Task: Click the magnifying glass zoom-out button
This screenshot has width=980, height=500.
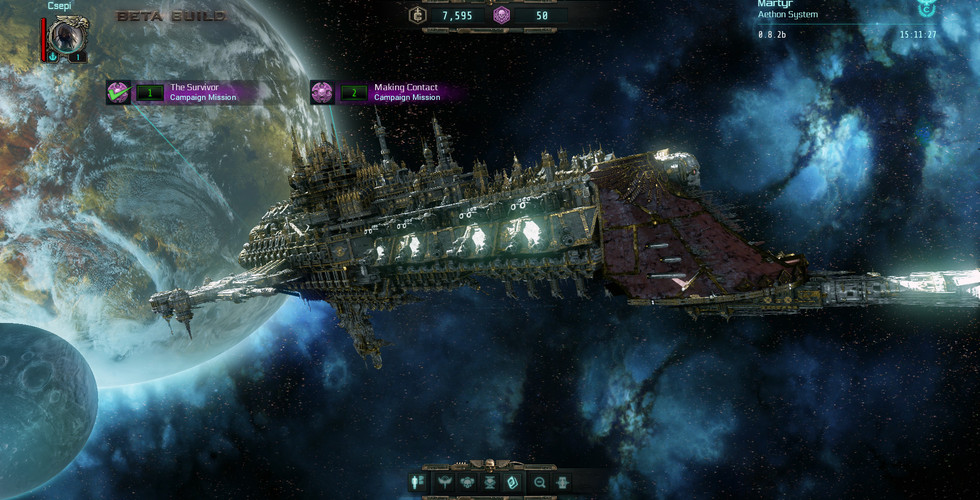Action: (x=541, y=482)
